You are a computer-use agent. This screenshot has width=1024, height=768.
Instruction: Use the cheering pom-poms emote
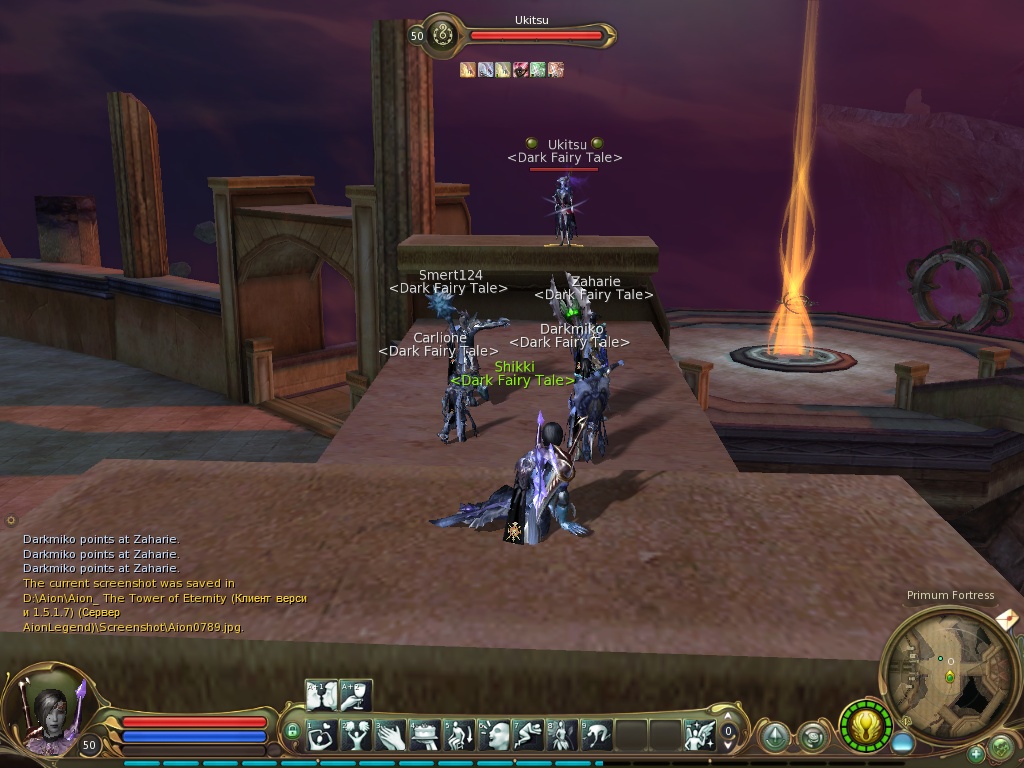point(356,736)
